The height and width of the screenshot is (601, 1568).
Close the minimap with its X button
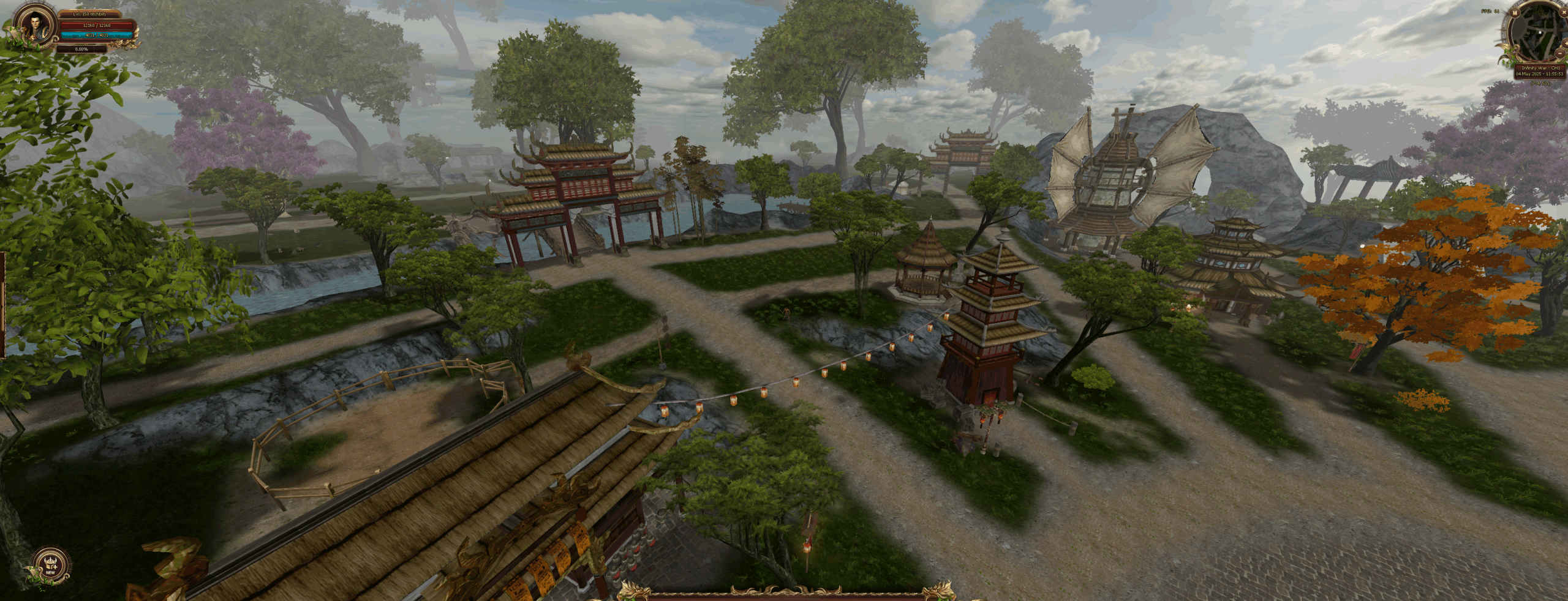1564,12
